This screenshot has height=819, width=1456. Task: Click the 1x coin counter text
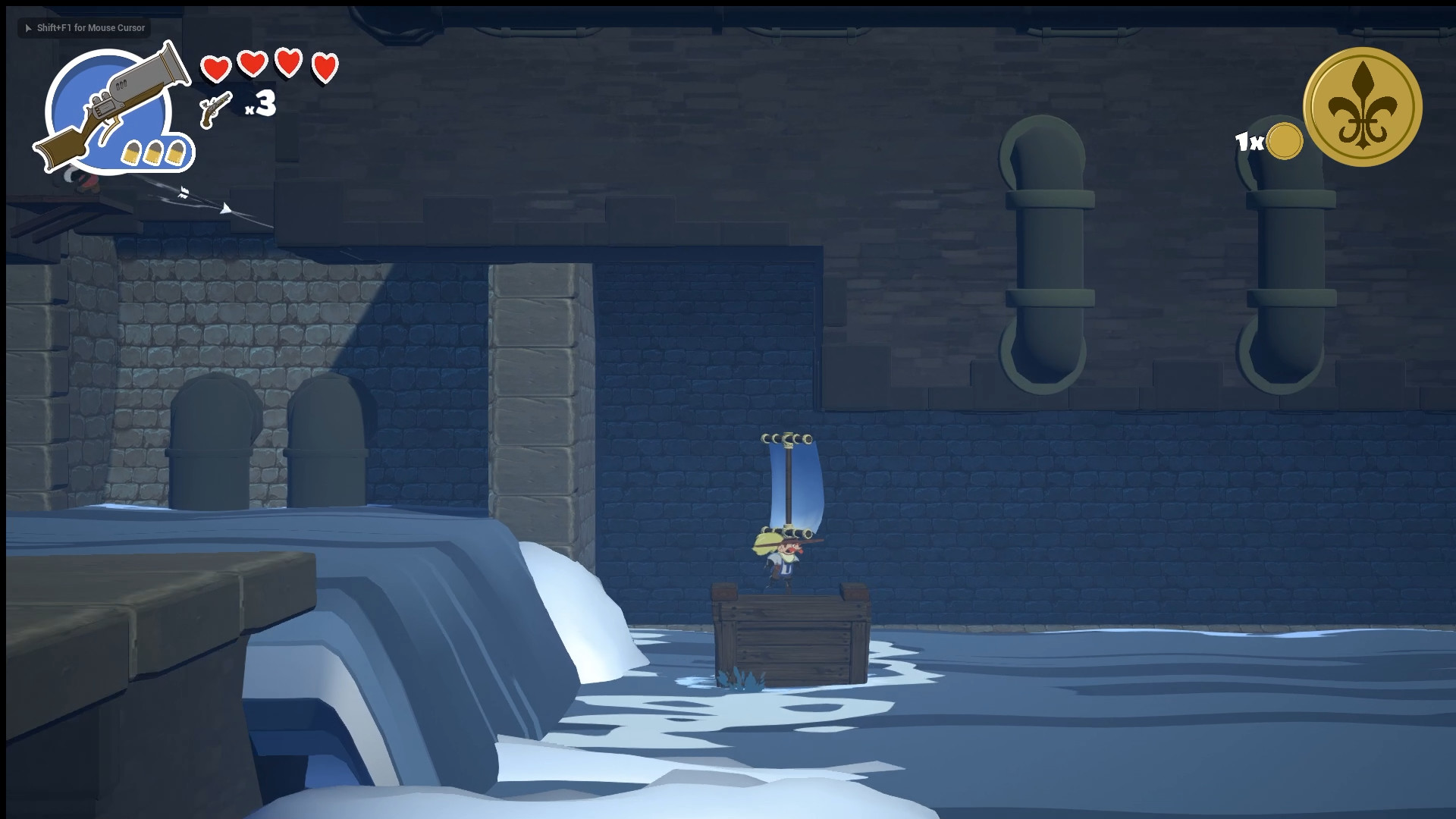(x=1249, y=140)
